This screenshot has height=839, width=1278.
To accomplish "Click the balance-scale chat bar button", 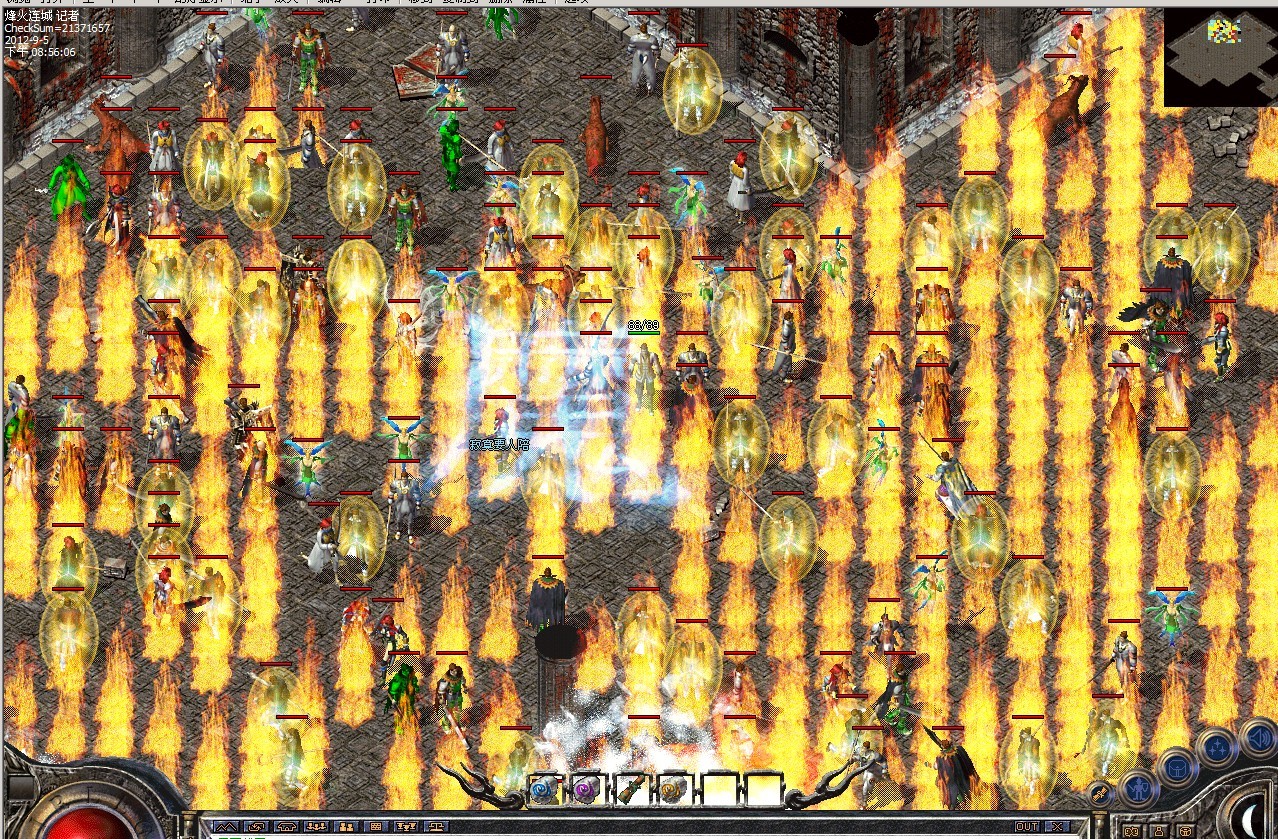I will click(437, 827).
